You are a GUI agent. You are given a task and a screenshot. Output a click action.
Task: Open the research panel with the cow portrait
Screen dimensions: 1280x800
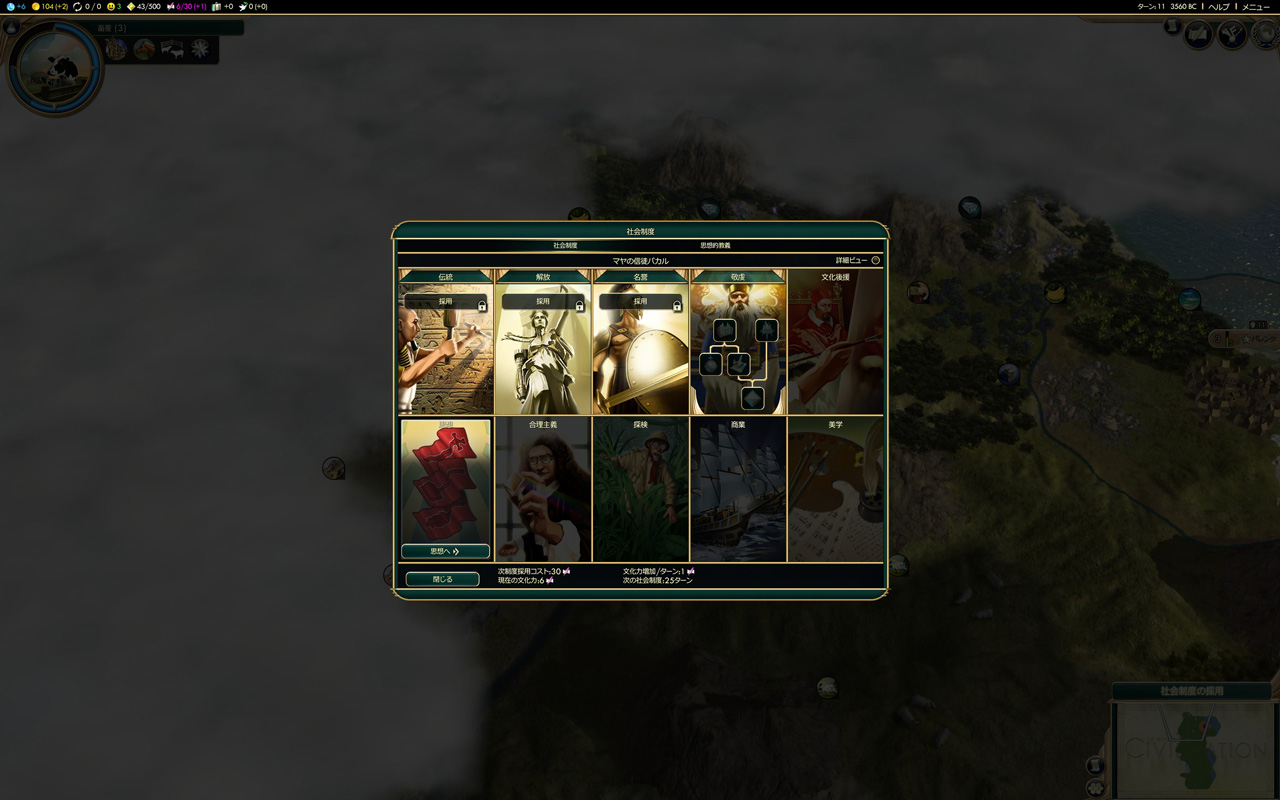coord(54,66)
